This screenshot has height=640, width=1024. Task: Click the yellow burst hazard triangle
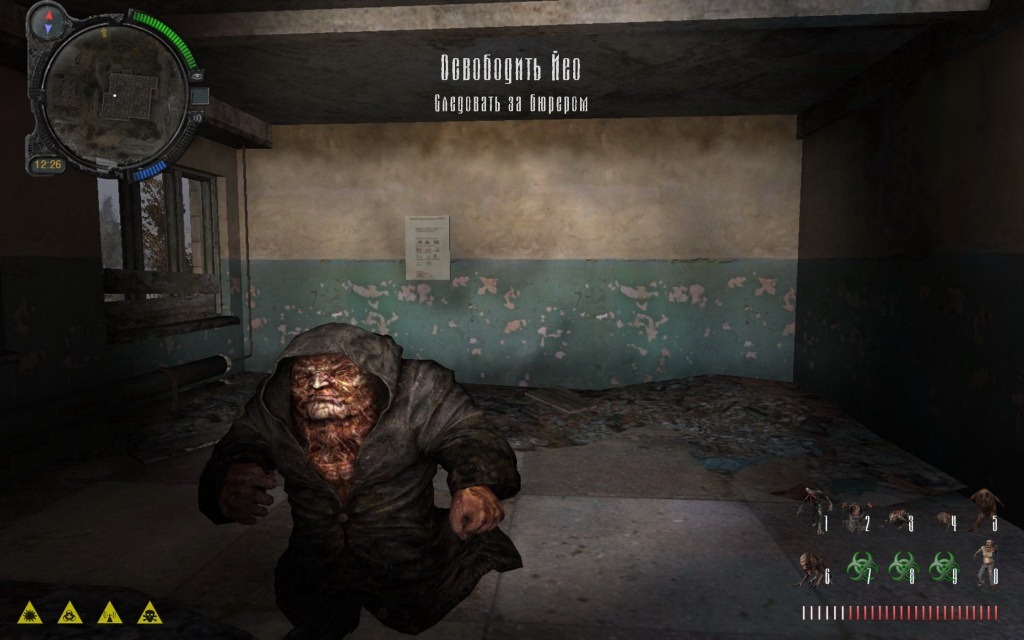click(x=30, y=611)
